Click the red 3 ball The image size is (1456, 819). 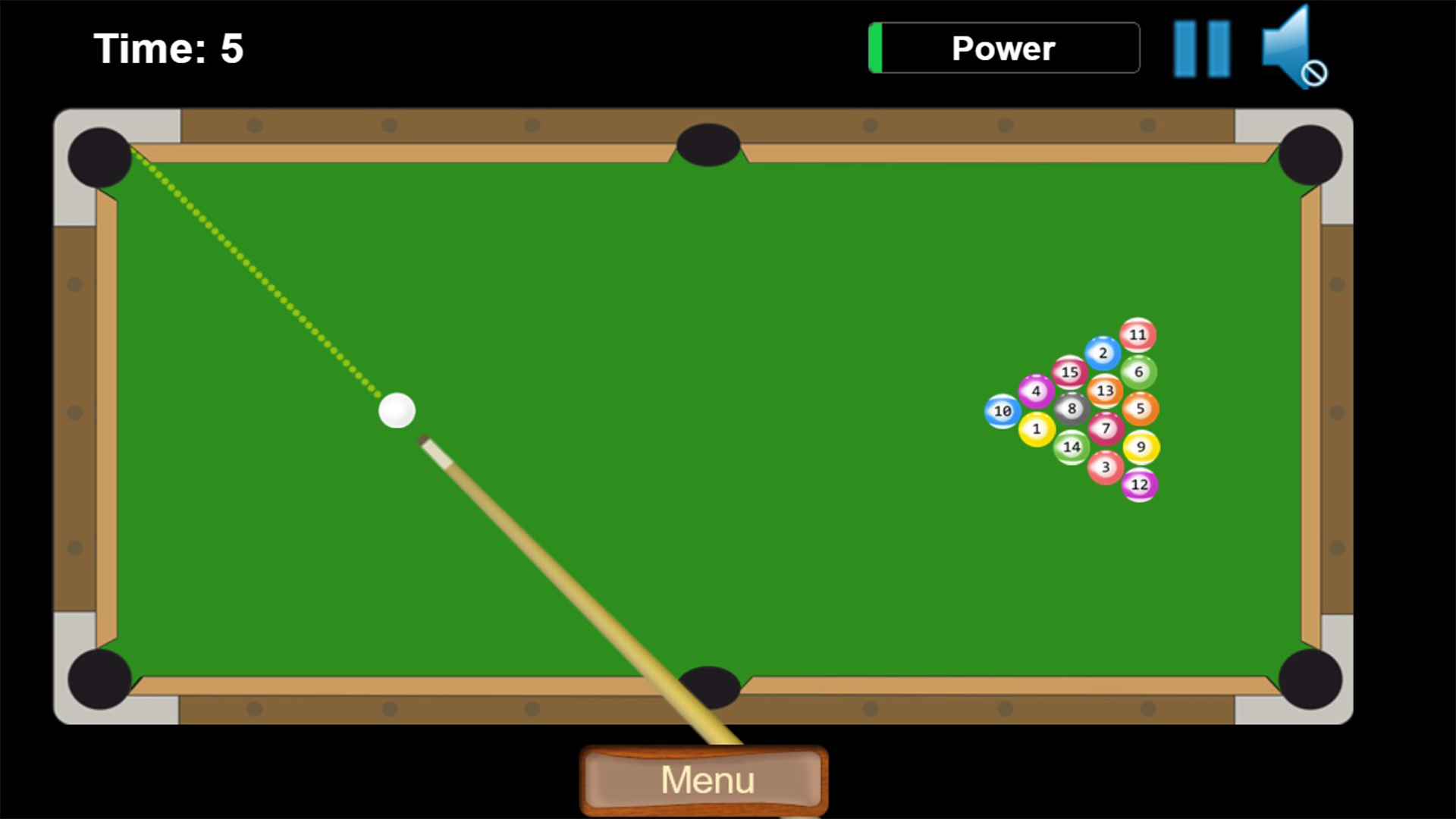[1106, 464]
